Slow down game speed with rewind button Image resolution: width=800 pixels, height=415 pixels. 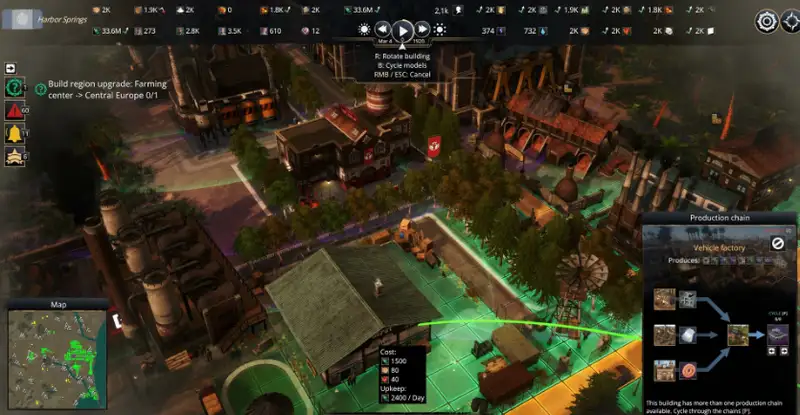coord(382,30)
